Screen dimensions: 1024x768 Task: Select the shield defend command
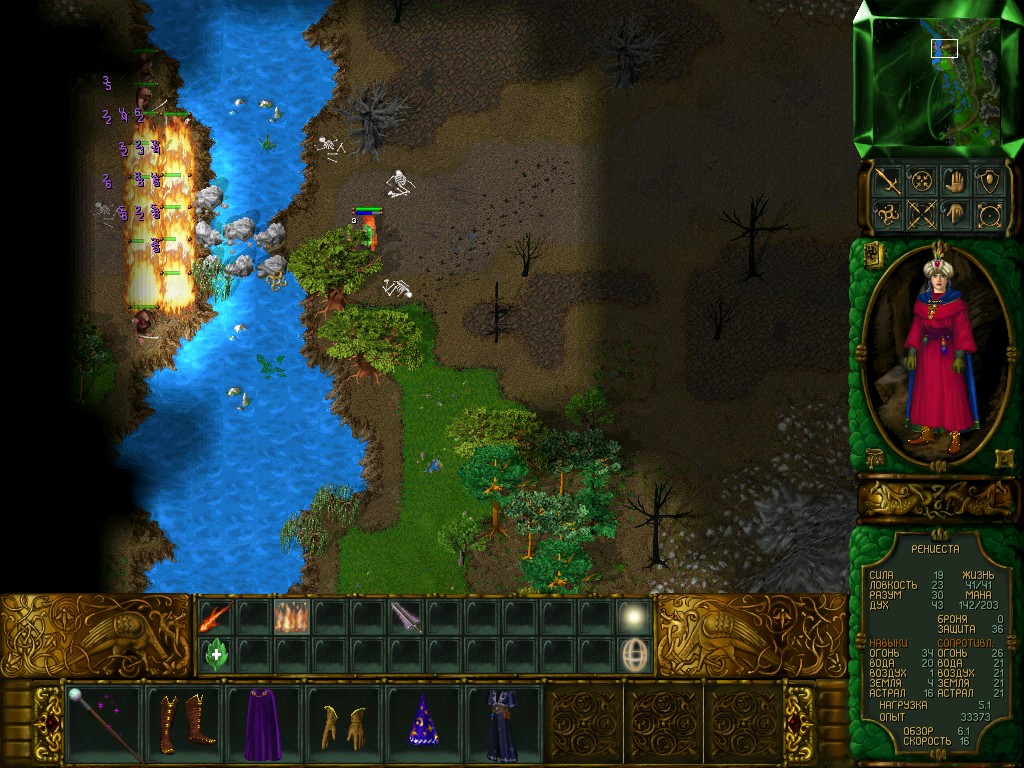click(x=989, y=181)
